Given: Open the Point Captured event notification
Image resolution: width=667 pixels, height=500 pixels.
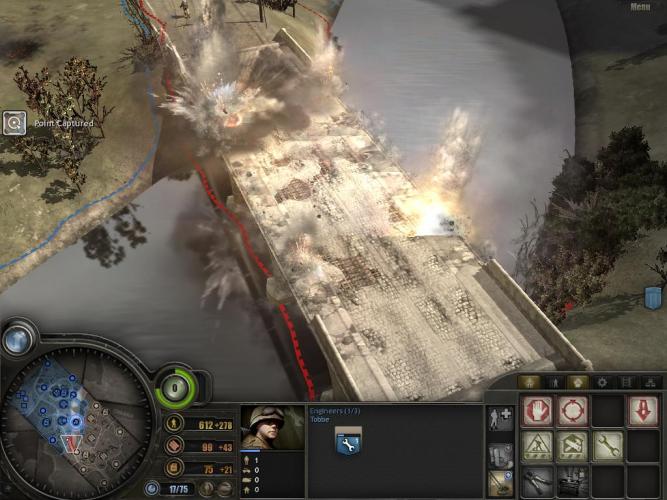Looking at the screenshot, I should pos(14,123).
